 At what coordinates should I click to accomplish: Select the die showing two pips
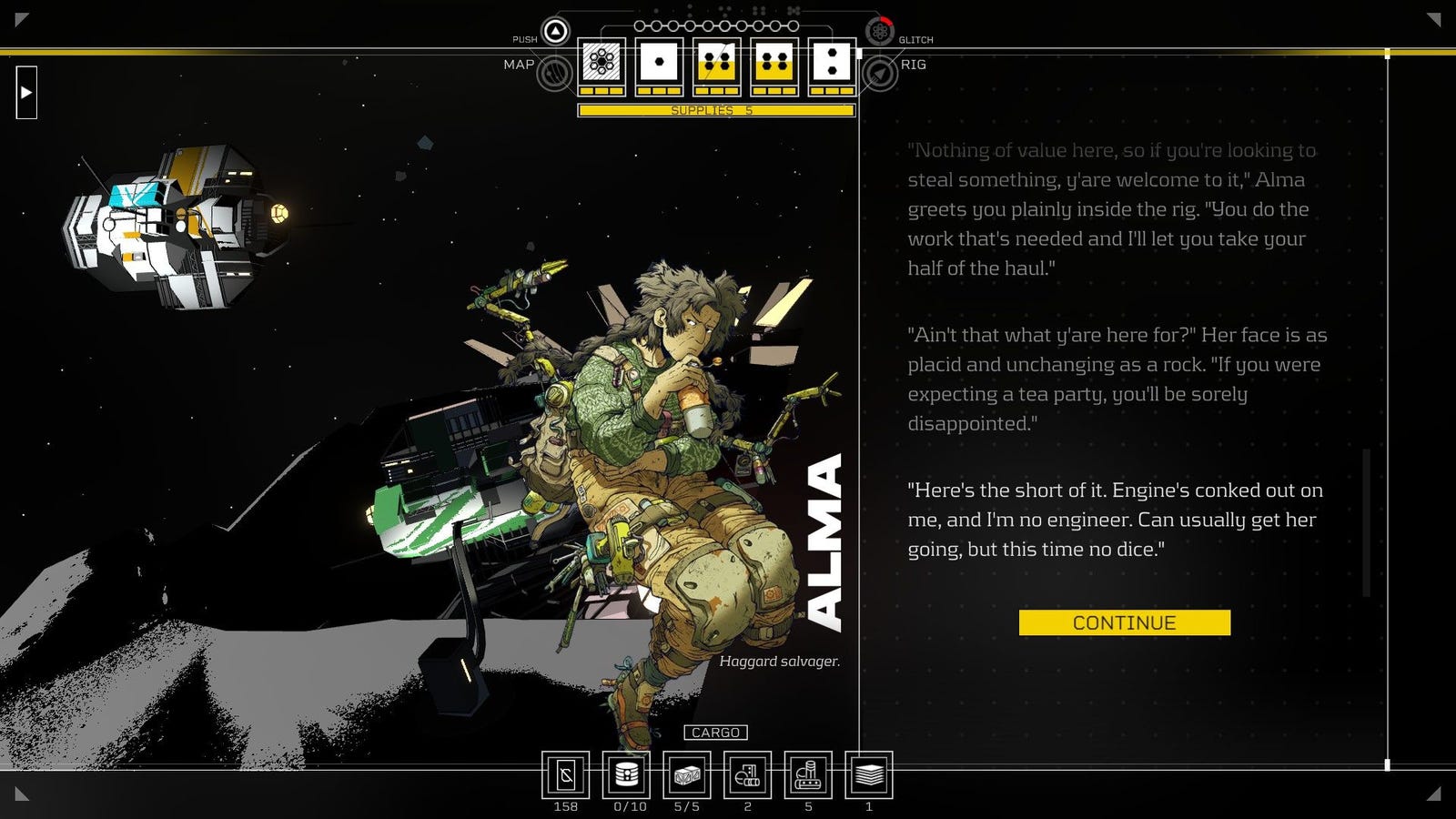pyautogui.click(x=832, y=63)
